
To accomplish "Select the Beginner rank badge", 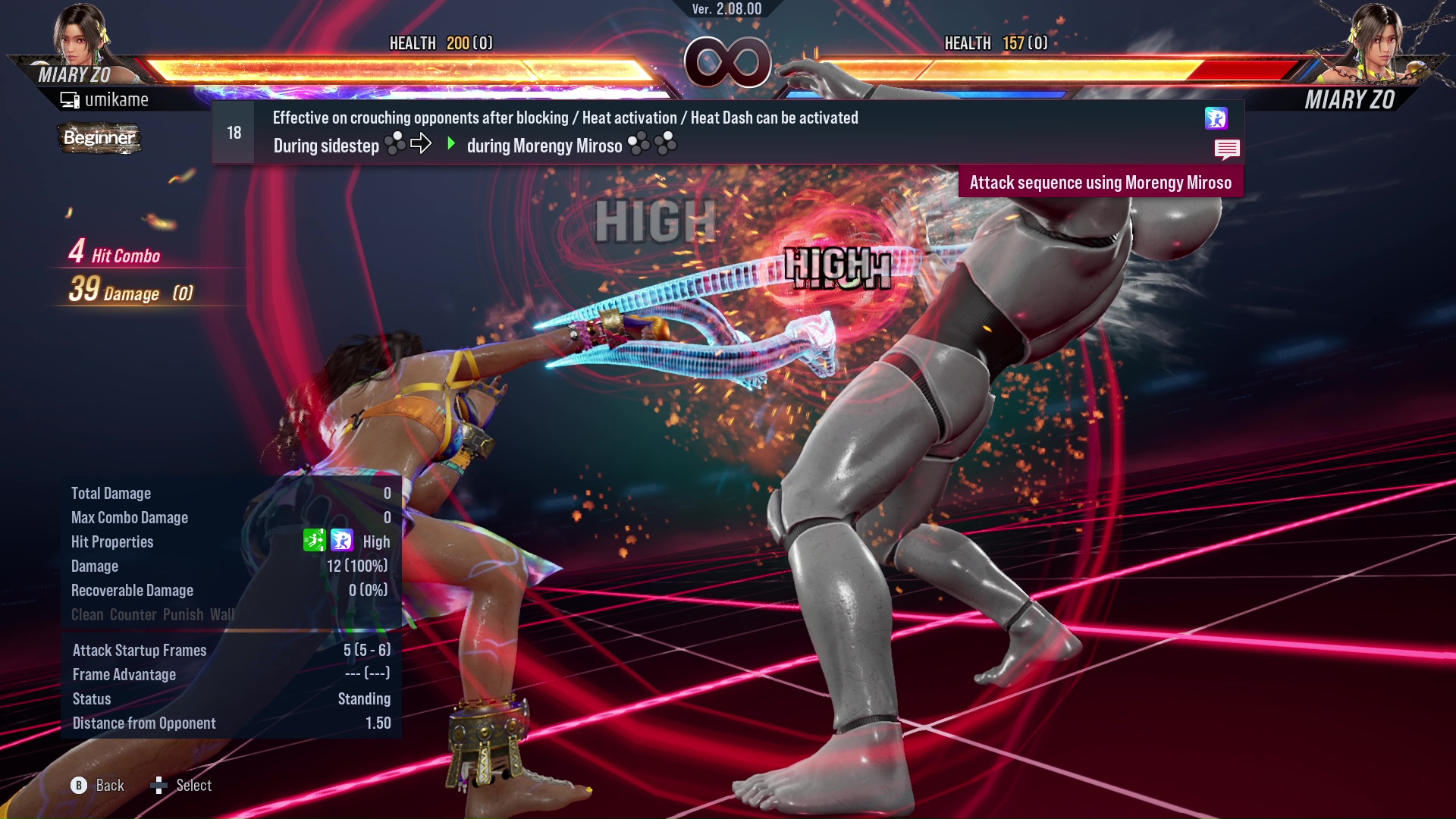I will (99, 138).
